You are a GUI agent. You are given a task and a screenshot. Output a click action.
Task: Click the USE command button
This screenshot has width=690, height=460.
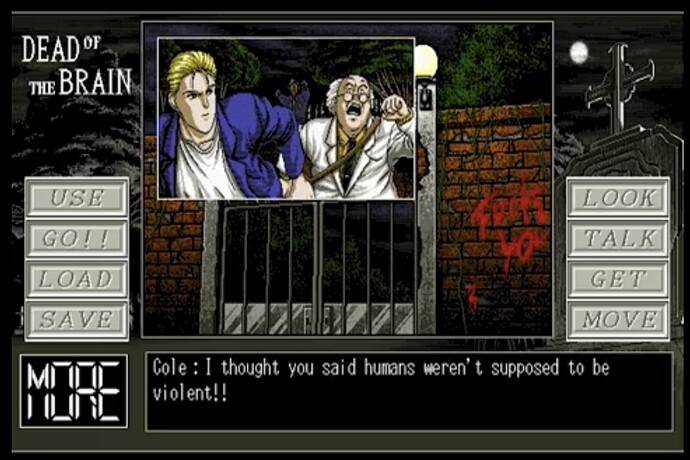(x=77, y=198)
